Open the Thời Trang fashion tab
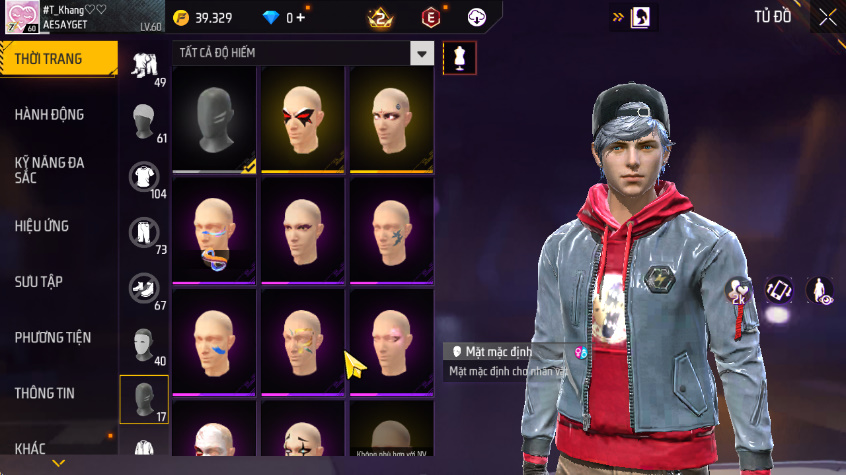 (x=50, y=59)
